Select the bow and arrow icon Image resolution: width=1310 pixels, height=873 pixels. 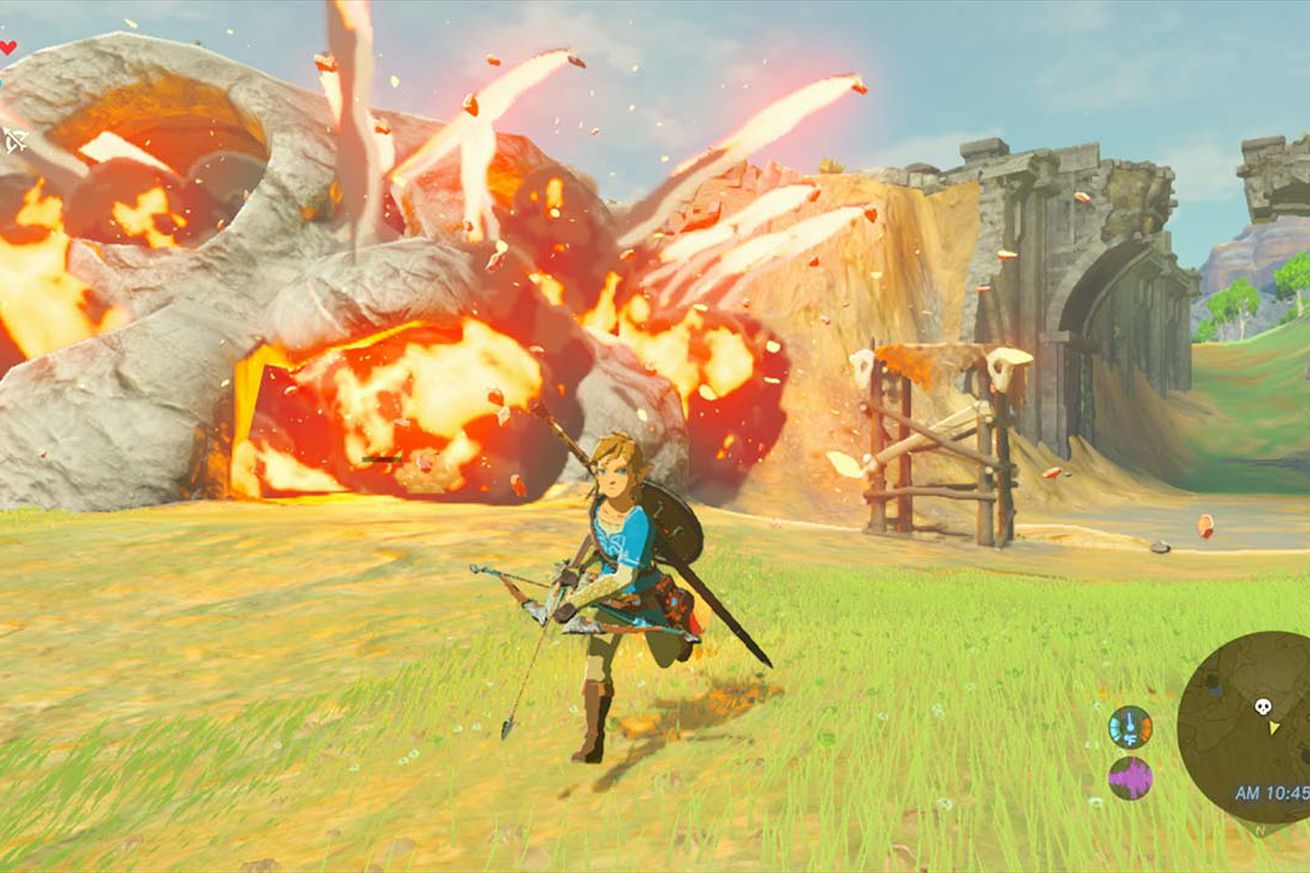14,139
